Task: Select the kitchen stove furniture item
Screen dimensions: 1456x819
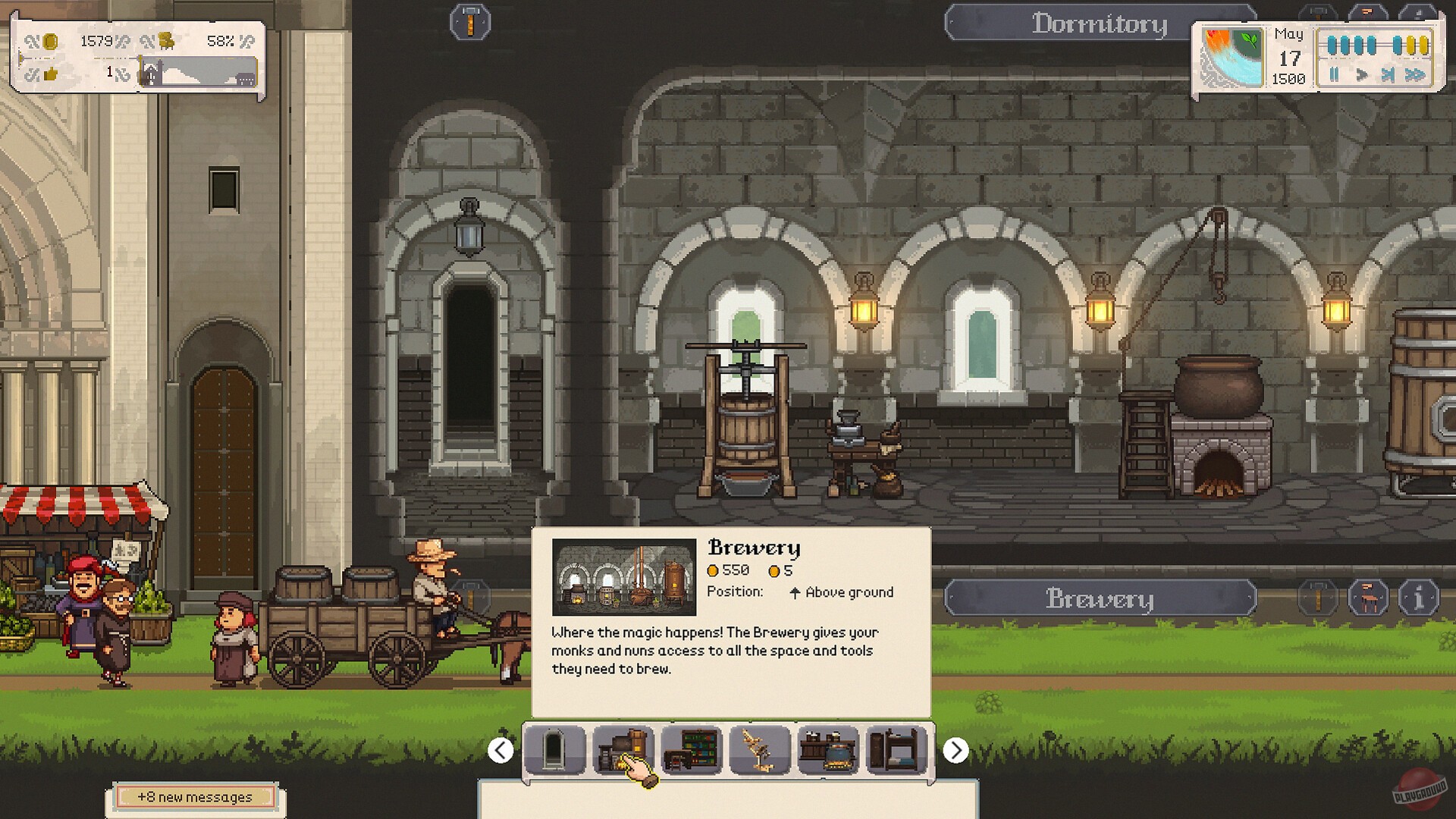Action: pyautogui.click(x=827, y=752)
